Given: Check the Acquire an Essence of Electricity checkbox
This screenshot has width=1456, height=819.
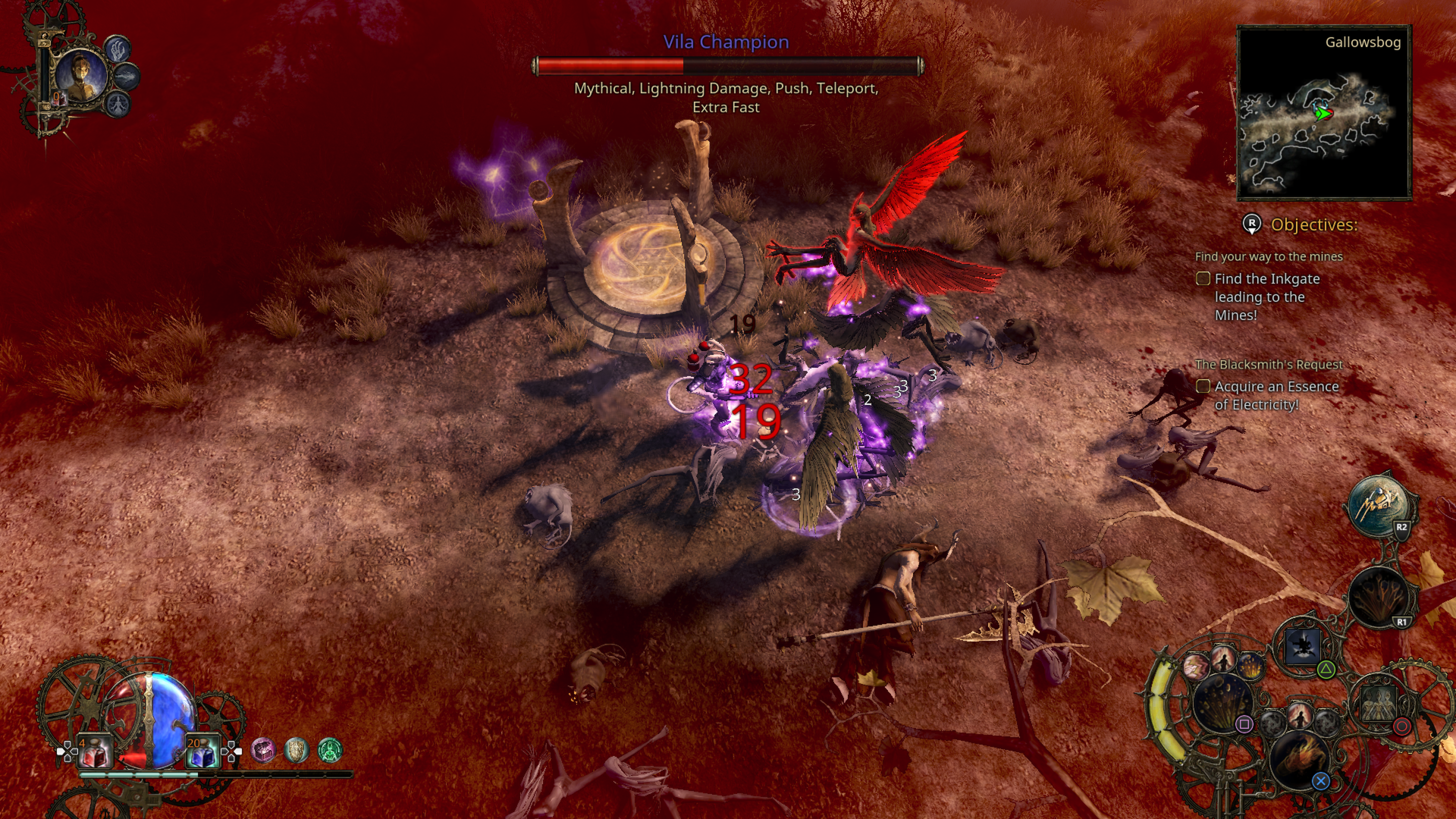Looking at the screenshot, I should click(1203, 386).
